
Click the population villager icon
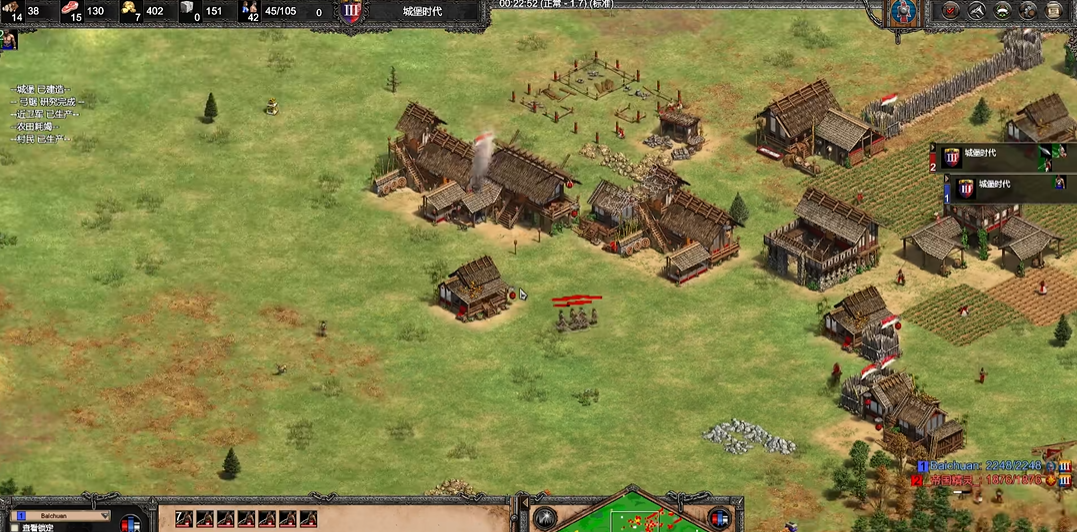coord(250,11)
